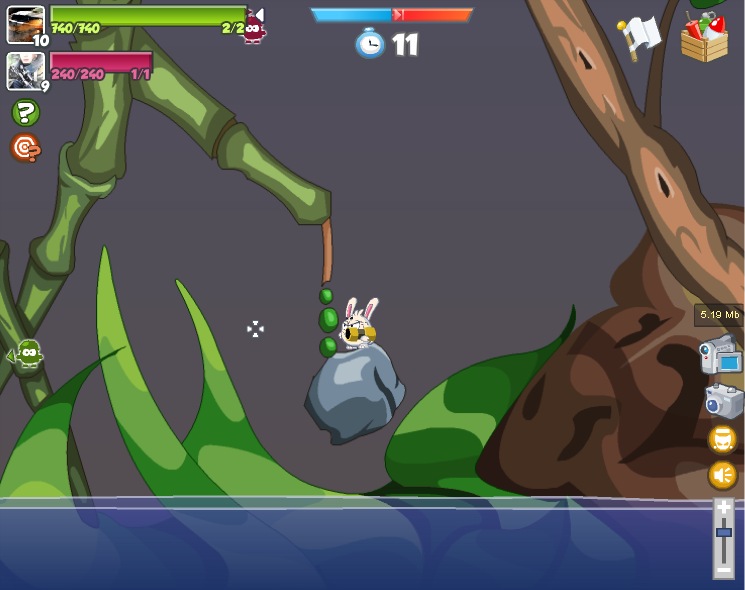
Task: Click the orange character face button
Action: tap(723, 439)
